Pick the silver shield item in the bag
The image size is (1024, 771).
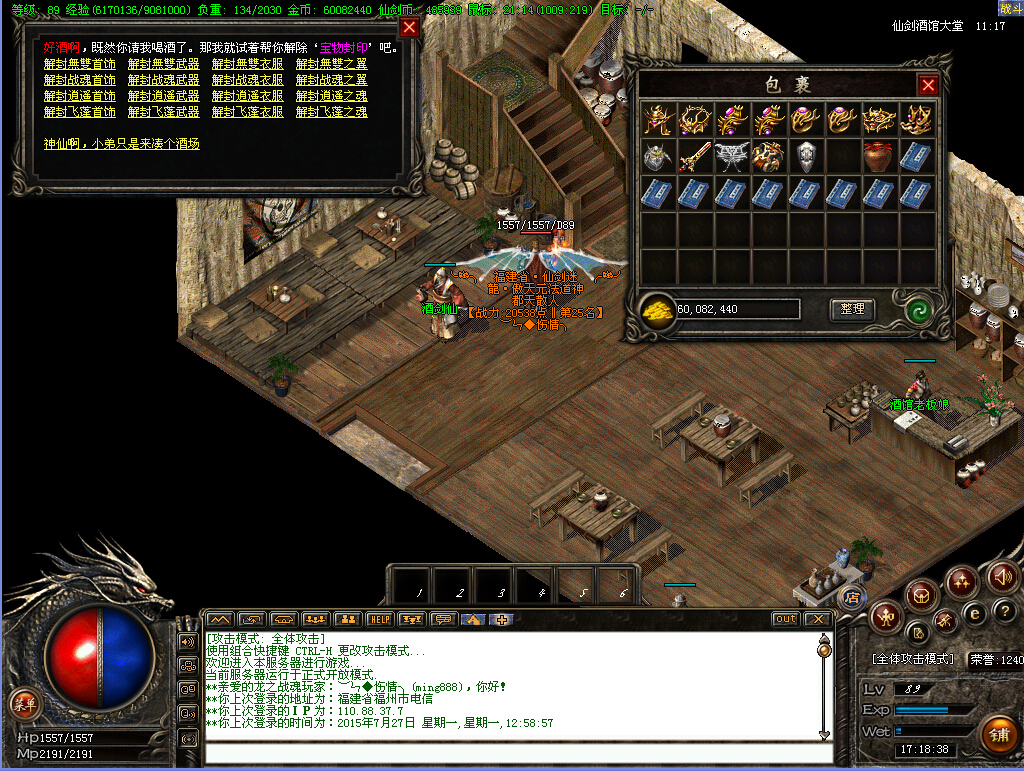pos(806,157)
